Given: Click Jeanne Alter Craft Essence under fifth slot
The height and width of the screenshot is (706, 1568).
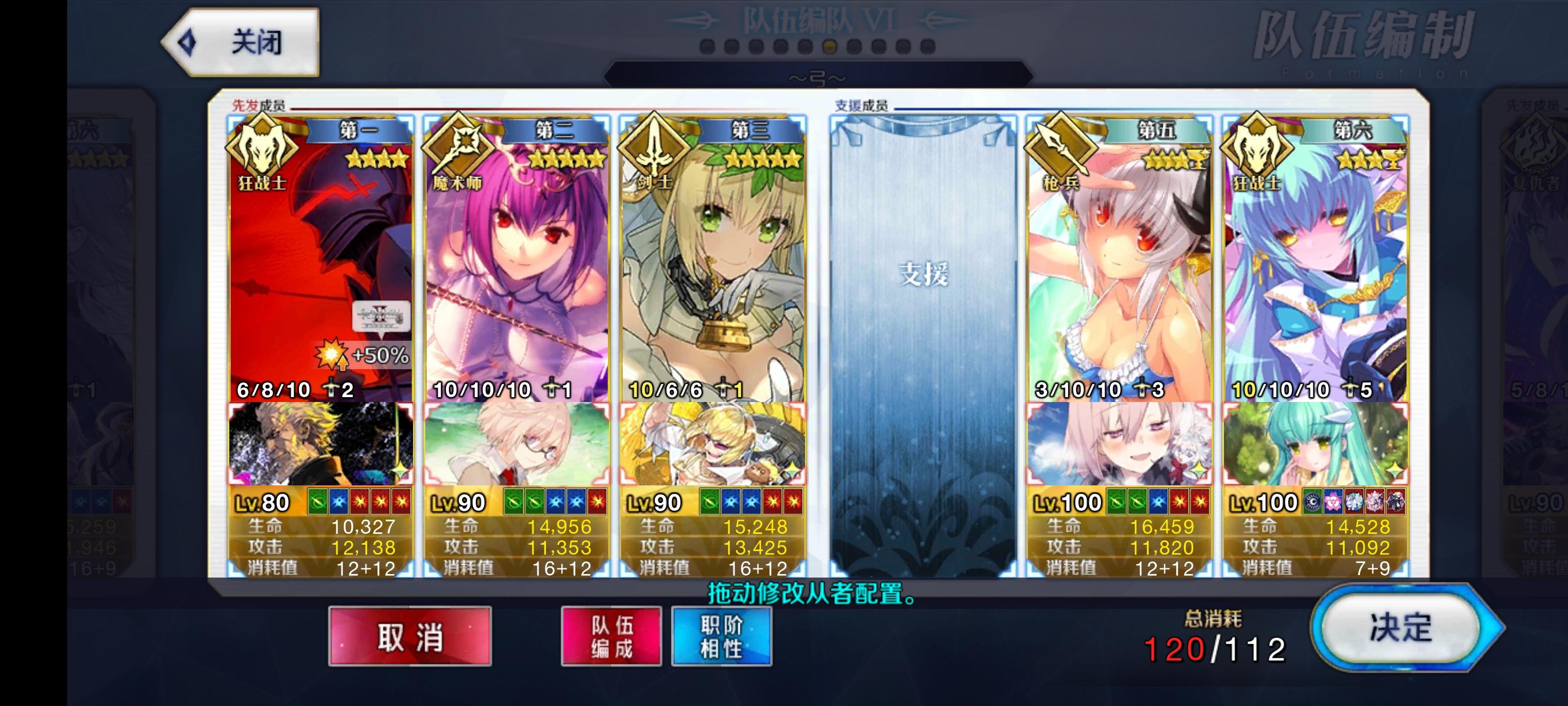Looking at the screenshot, I should [1123, 444].
